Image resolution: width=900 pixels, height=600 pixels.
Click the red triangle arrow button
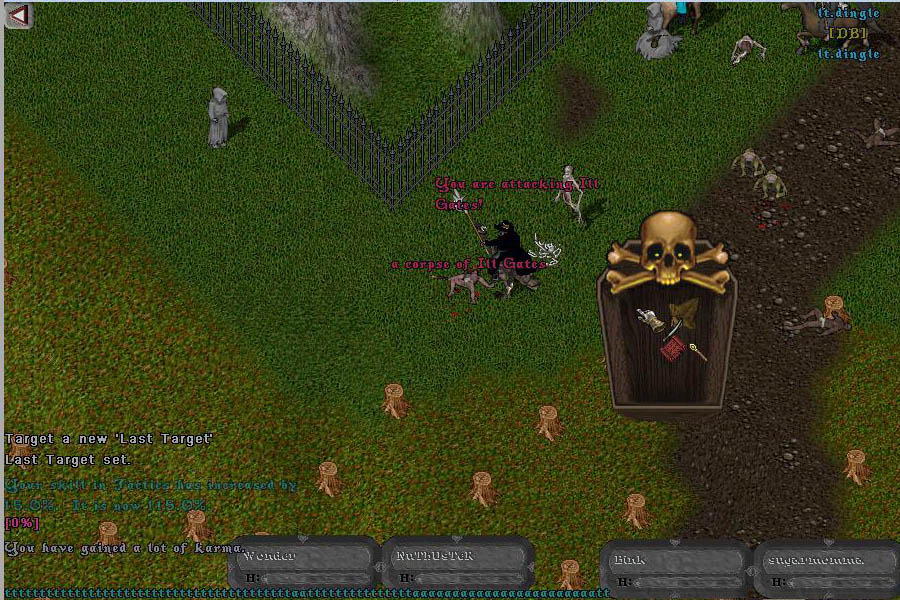click(18, 15)
